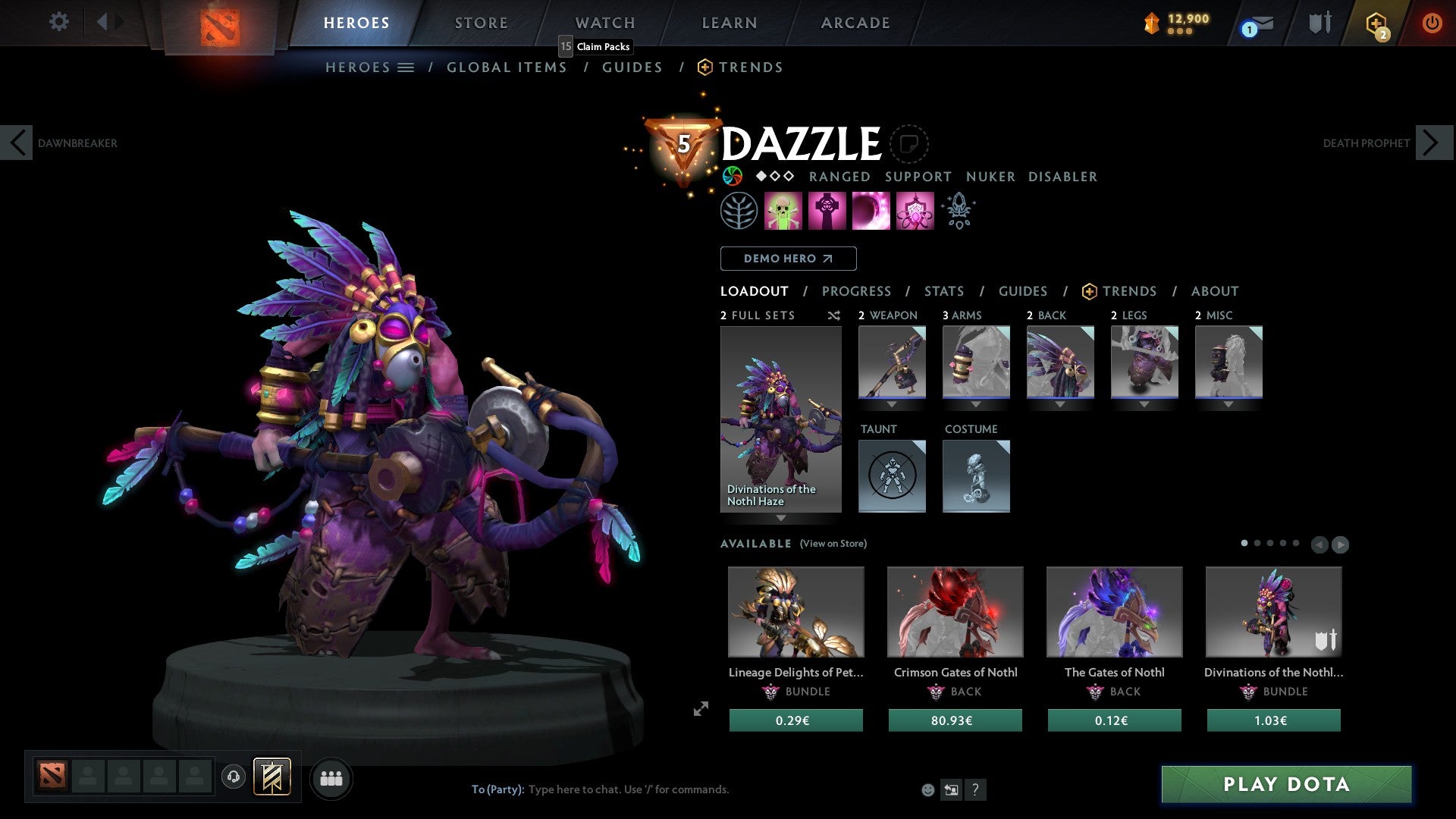Toggle the shuffle loadout icon

(833, 315)
